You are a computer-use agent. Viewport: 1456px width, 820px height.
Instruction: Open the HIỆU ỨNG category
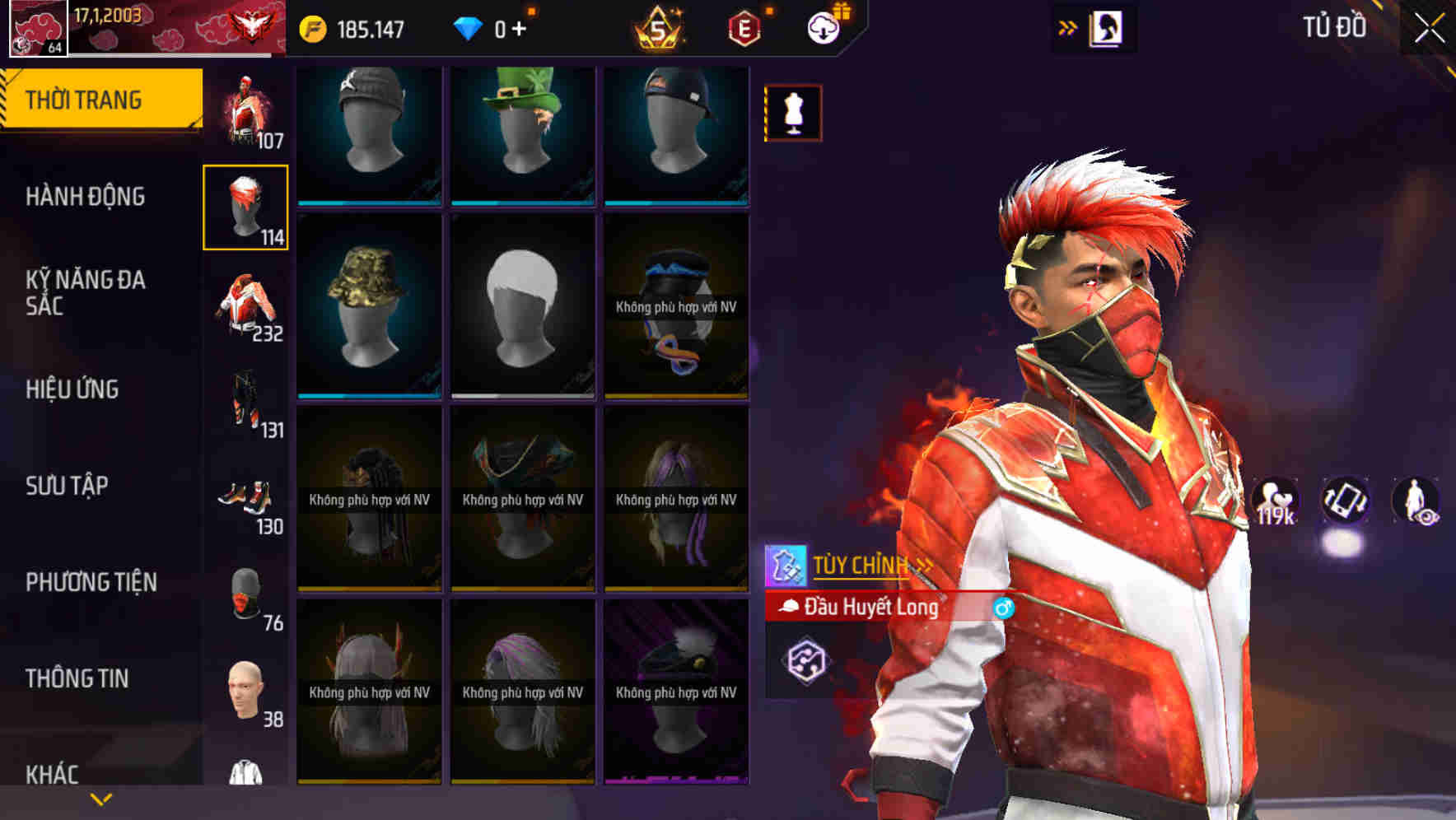(x=72, y=389)
